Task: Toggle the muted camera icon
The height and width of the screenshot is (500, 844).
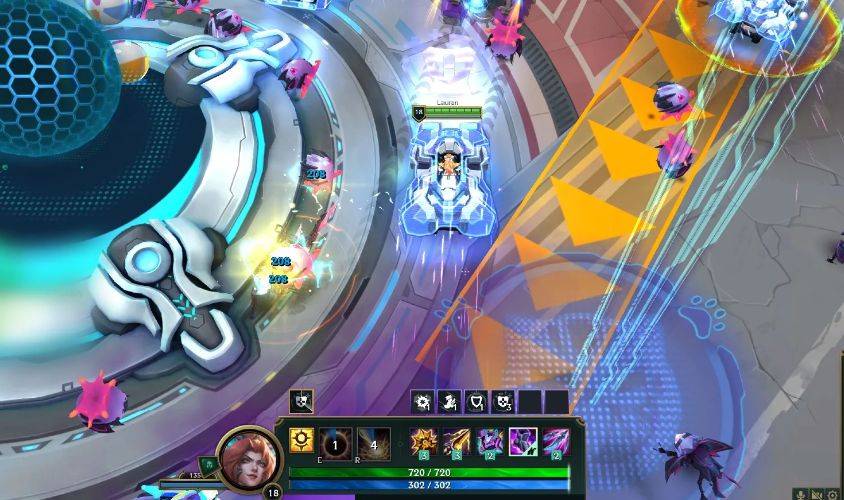Action: [817, 493]
